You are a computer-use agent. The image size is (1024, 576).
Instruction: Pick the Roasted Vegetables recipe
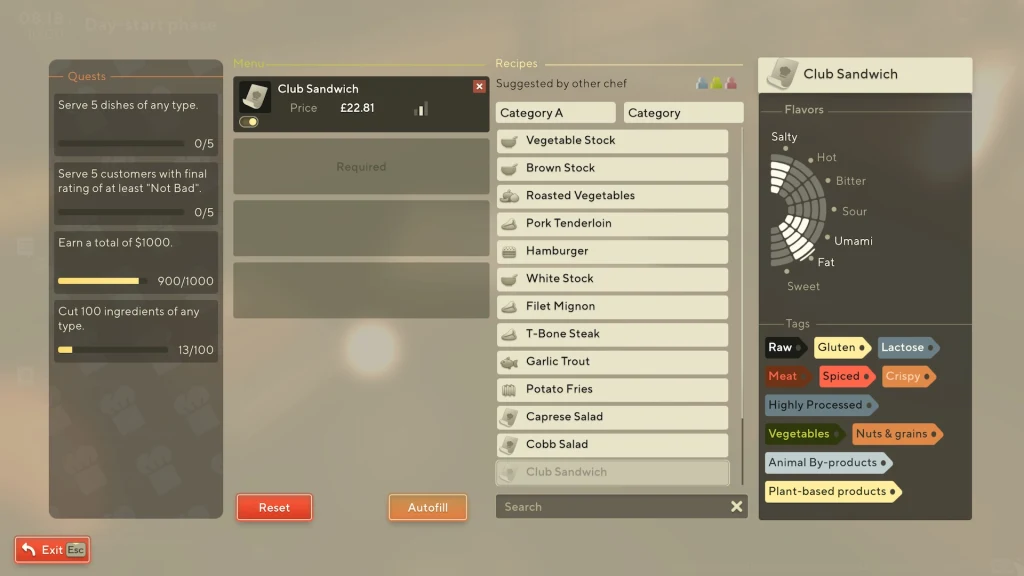(x=612, y=196)
